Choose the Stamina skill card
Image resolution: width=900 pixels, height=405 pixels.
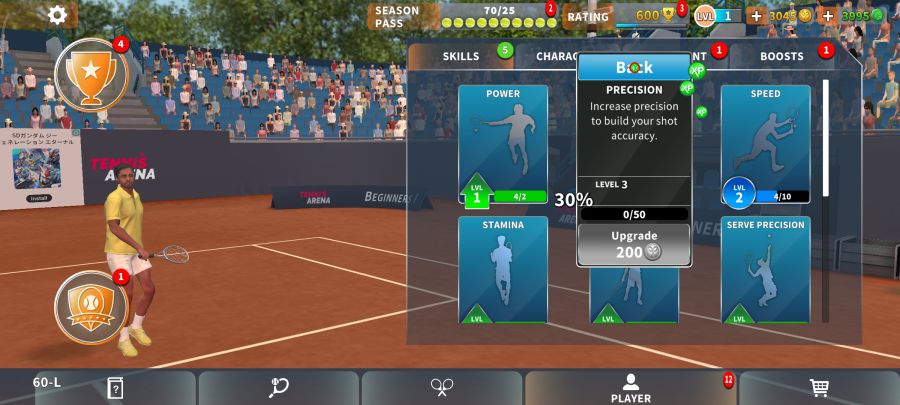pyautogui.click(x=503, y=270)
